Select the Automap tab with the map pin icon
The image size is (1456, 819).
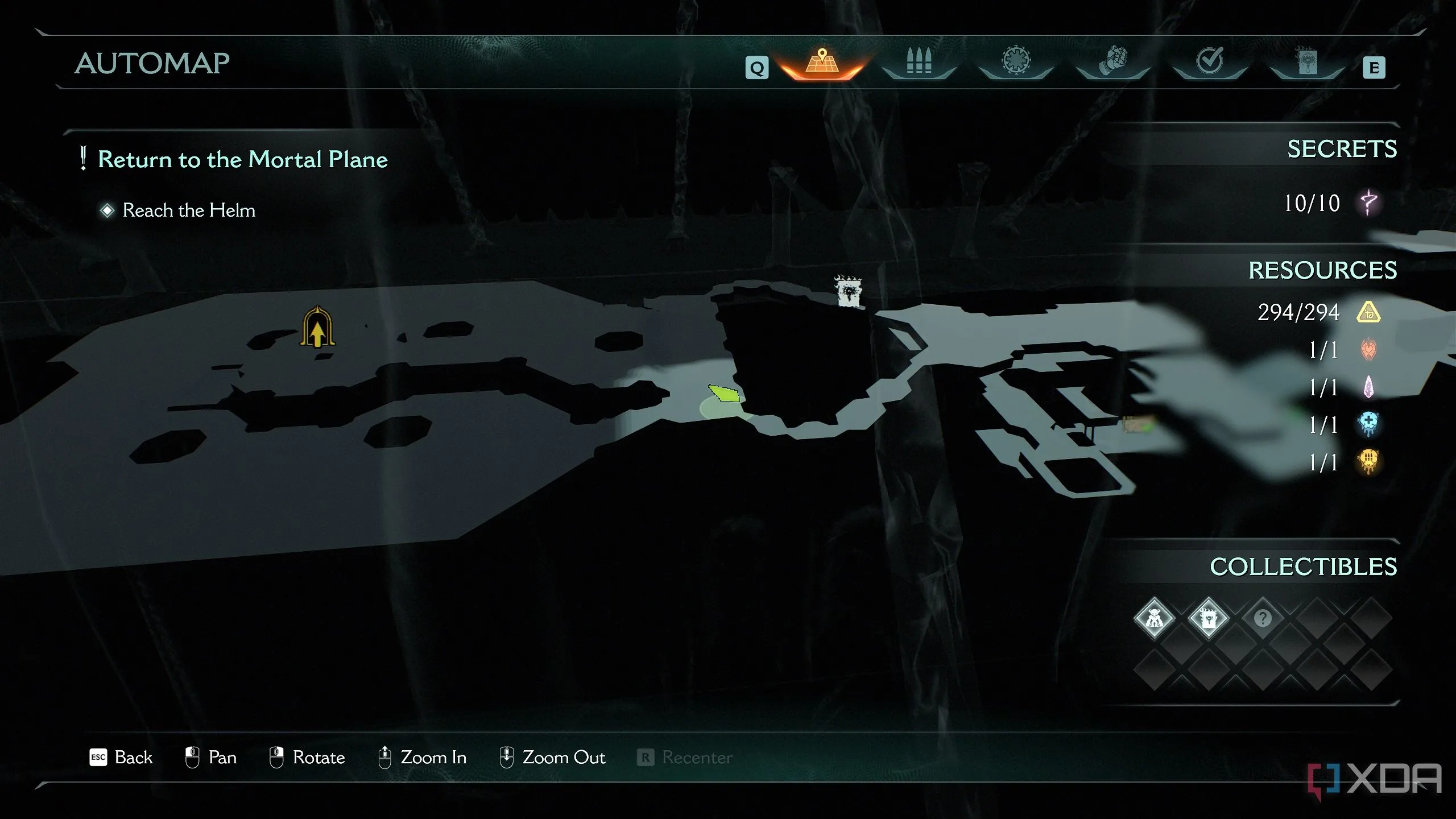[822, 64]
